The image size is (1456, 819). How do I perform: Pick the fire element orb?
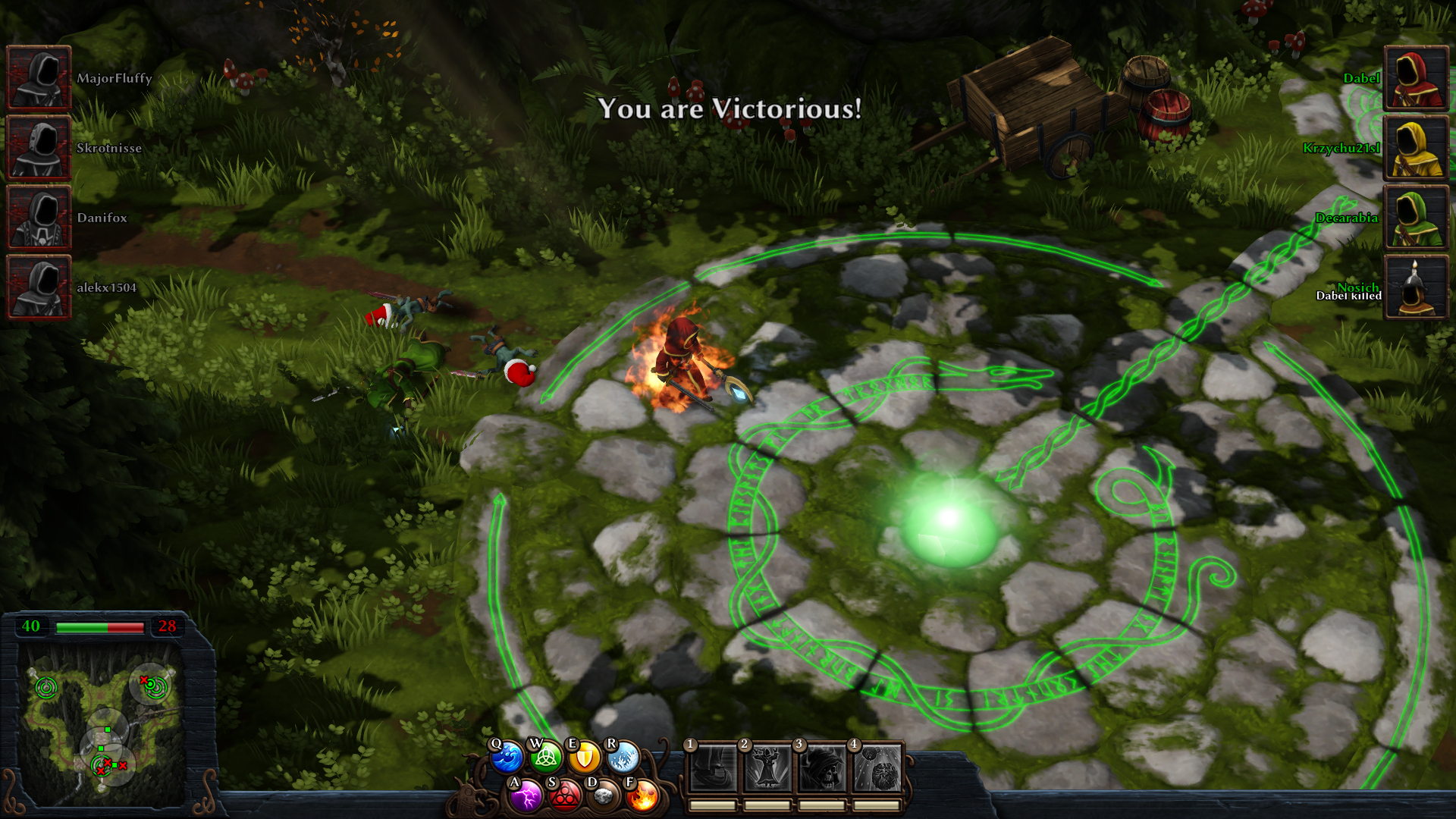click(x=642, y=796)
